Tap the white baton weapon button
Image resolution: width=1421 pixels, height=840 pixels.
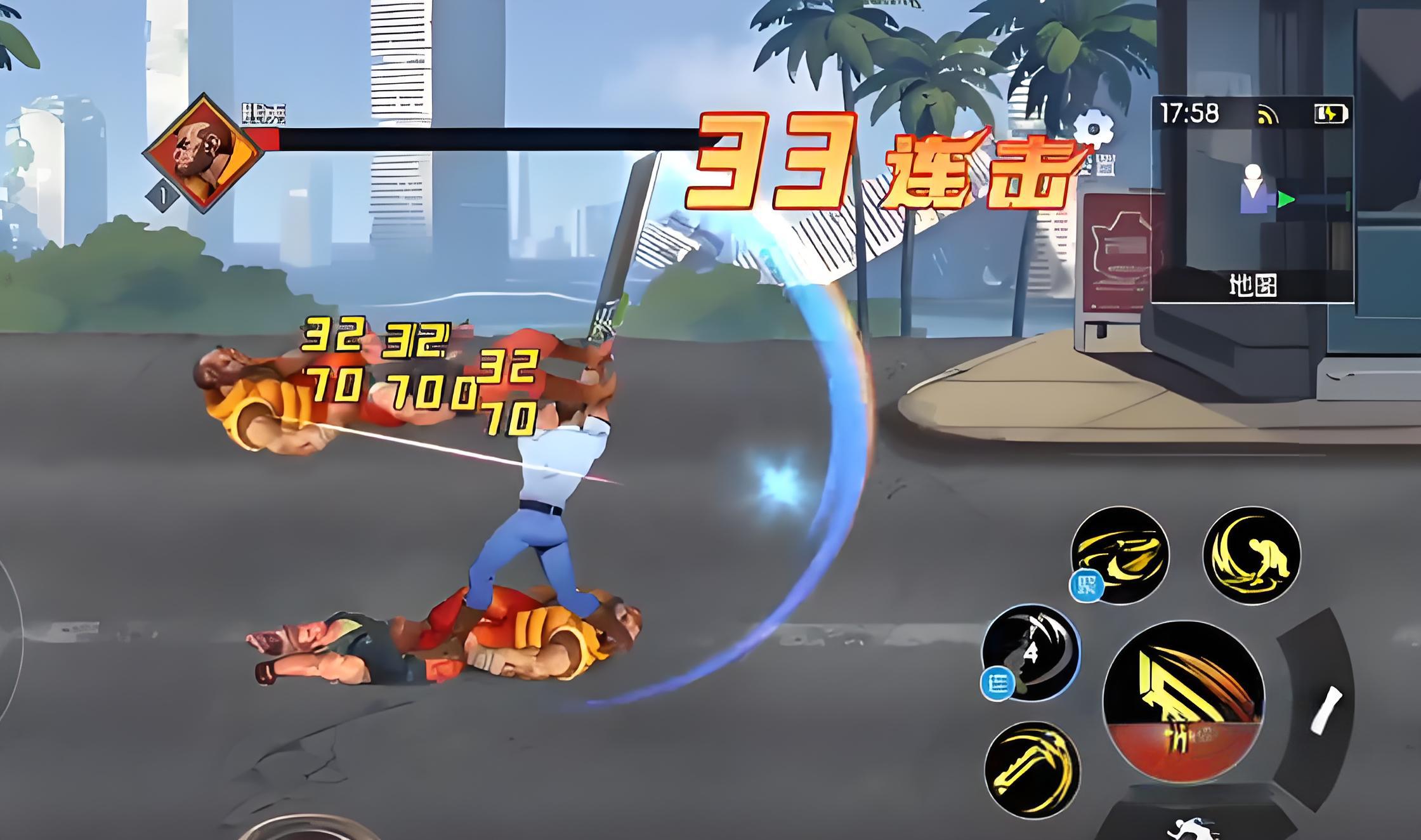click(1326, 711)
